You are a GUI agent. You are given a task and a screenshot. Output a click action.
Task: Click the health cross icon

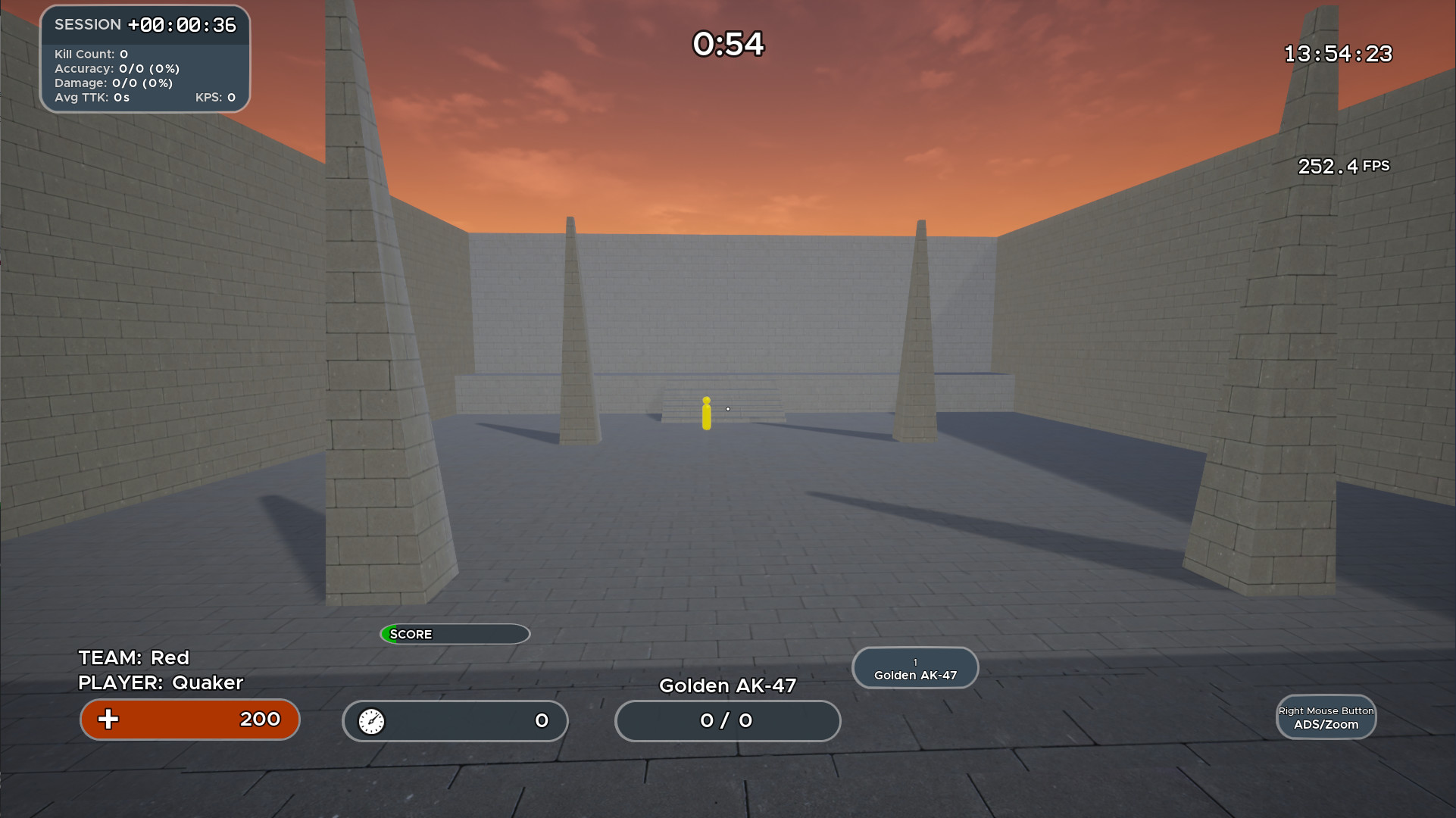108,720
